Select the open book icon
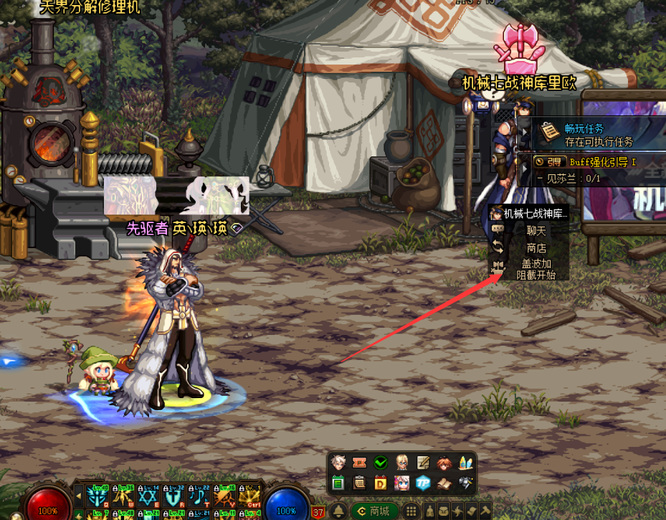This screenshot has width=666, height=520. (x=444, y=484)
